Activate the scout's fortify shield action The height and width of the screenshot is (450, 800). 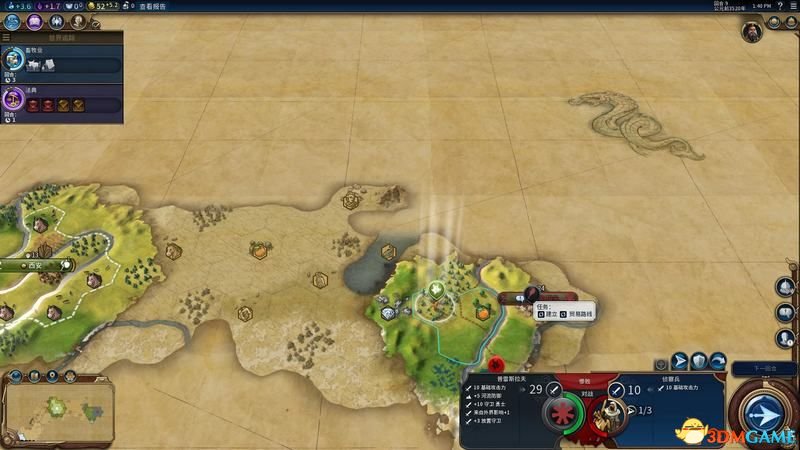700,362
